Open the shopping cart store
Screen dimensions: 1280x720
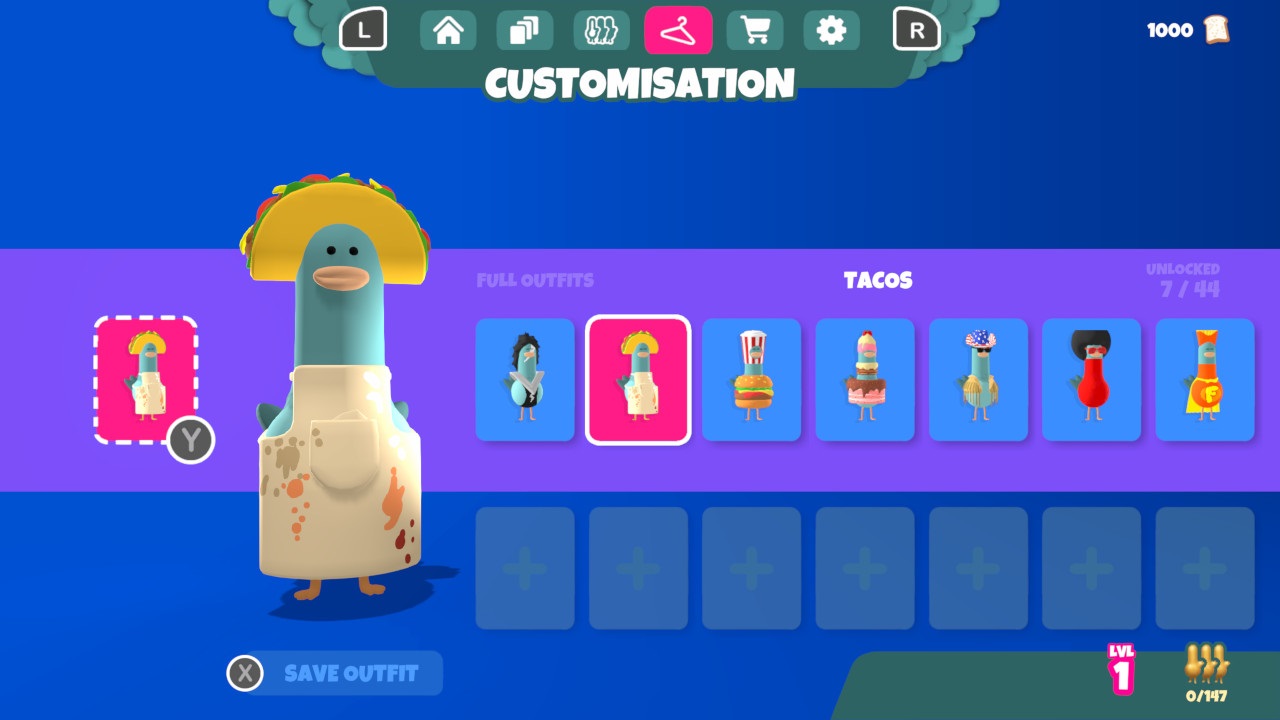(x=755, y=30)
